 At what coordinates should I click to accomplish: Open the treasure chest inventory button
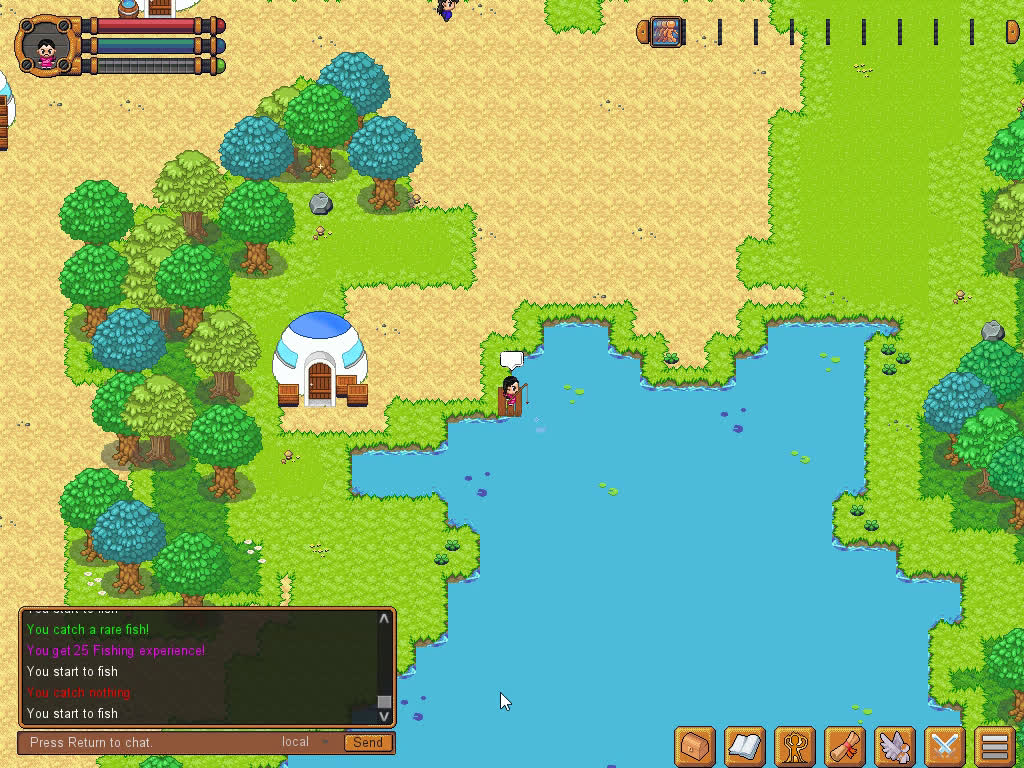[695, 746]
